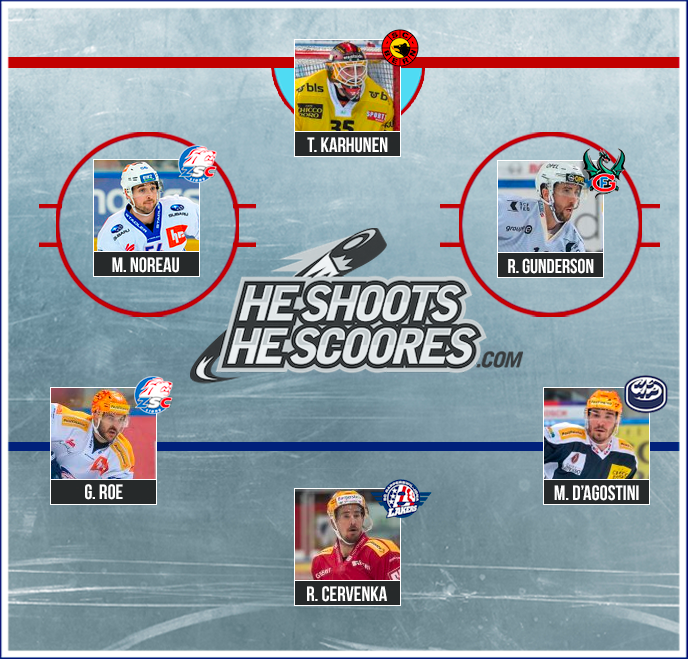Select goalie T. Karhunen's player card
The width and height of the screenshot is (688, 659).
click(347, 98)
